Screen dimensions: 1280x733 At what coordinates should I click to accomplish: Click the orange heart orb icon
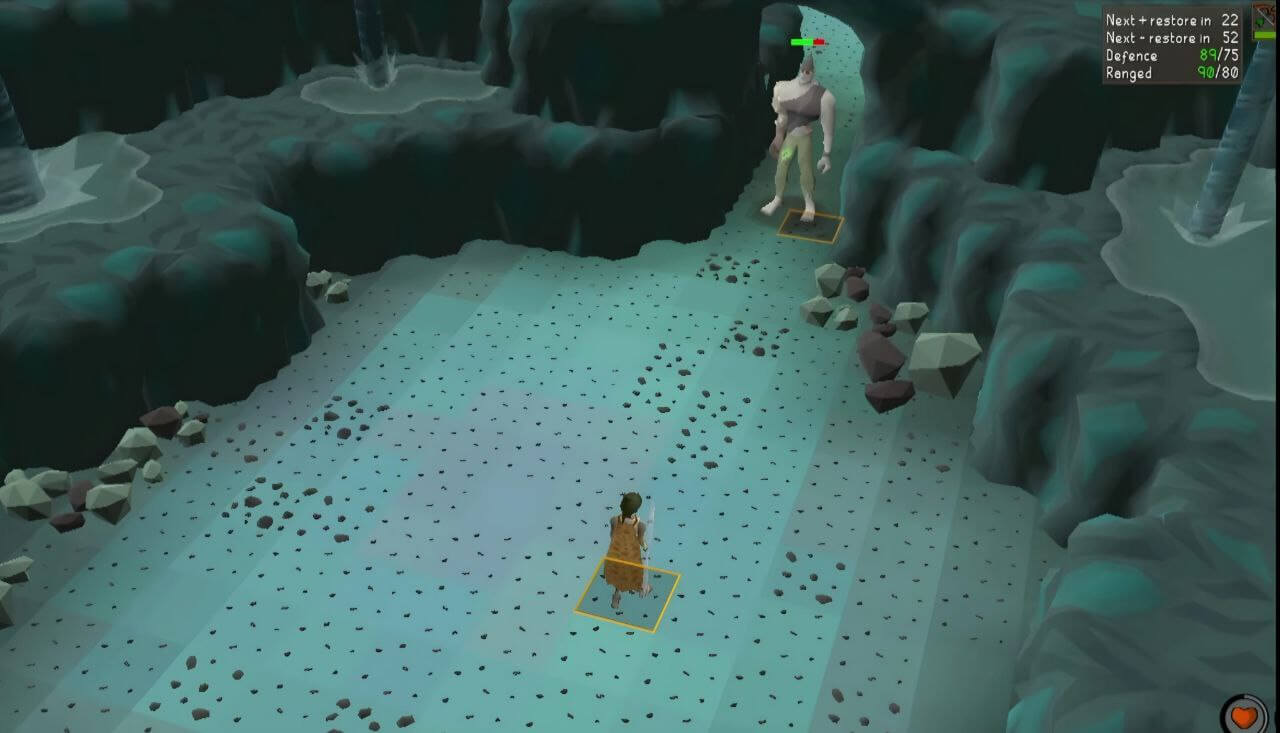coord(1244,718)
